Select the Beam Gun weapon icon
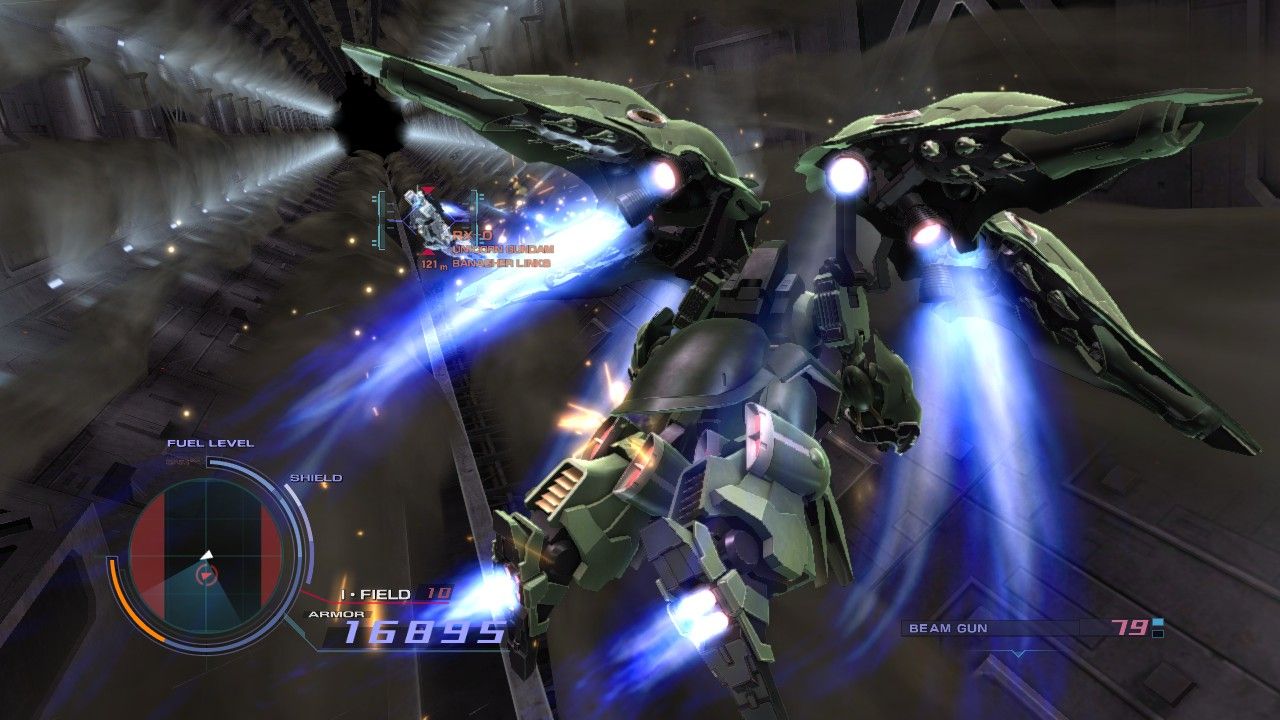 tap(948, 627)
